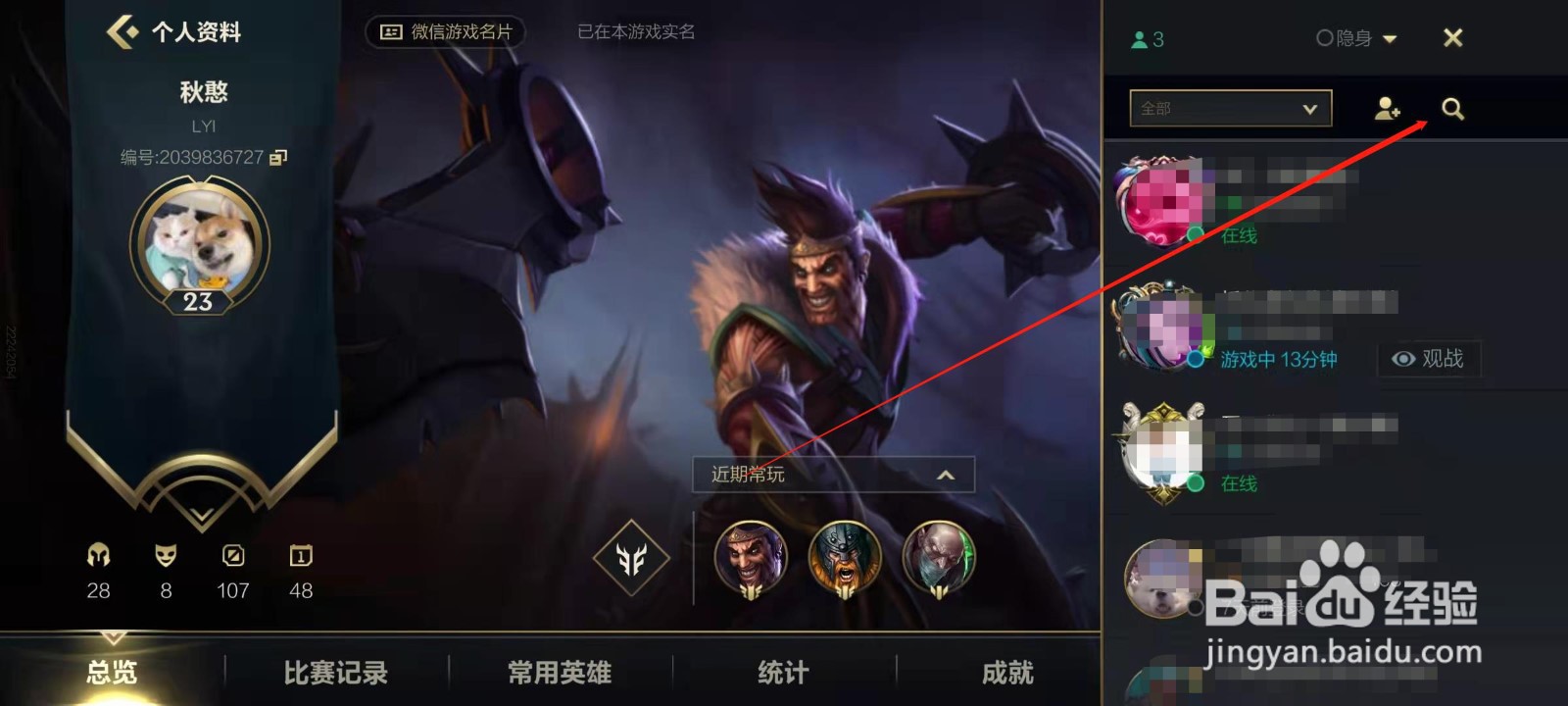The width and height of the screenshot is (1568, 706).
Task: Collapse the 近期常玩 panel via its chevron
Action: (x=944, y=475)
